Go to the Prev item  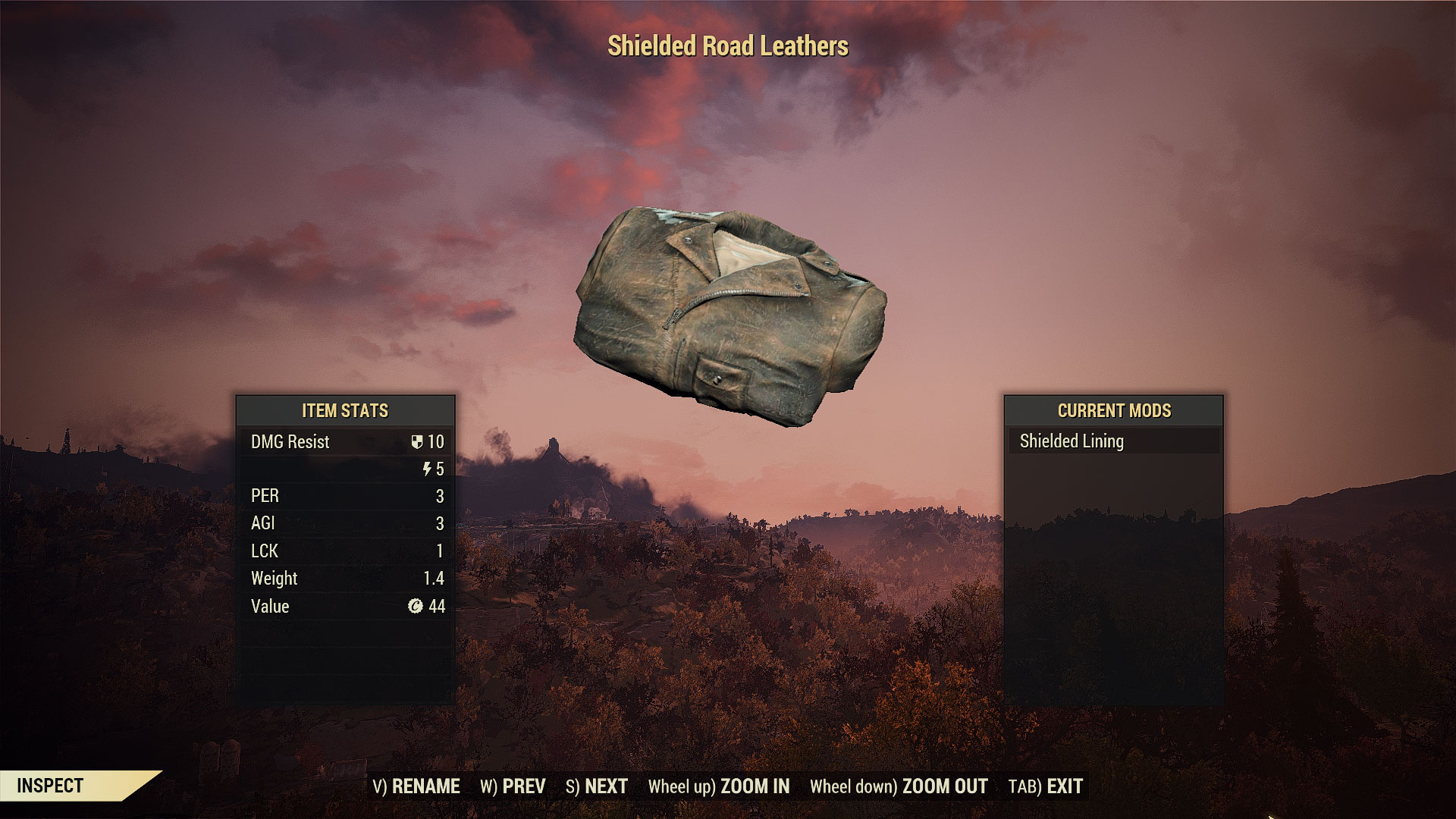[513, 786]
